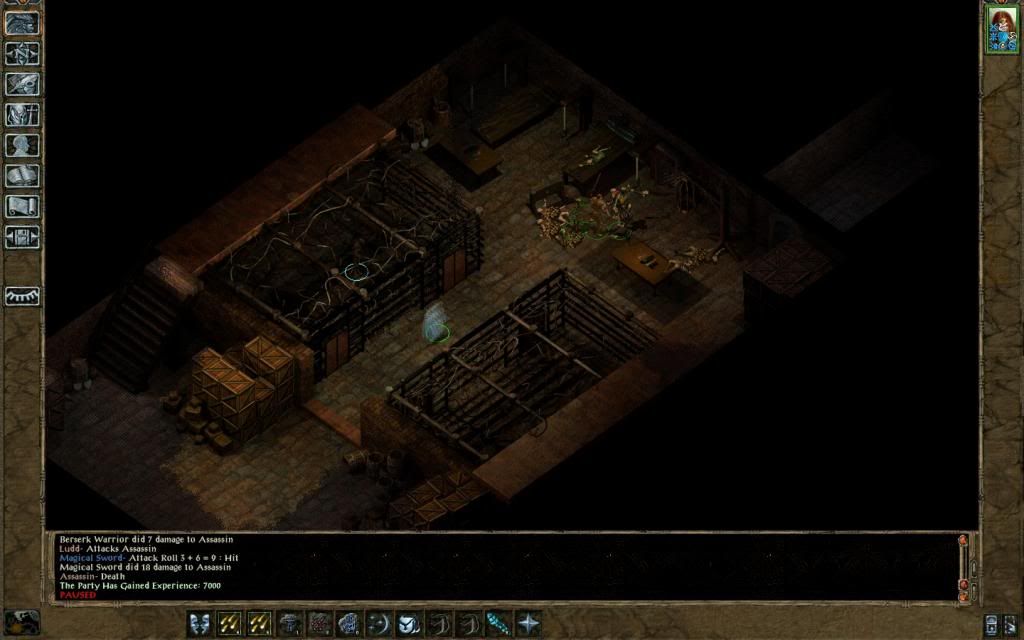Open the inventory screen from the sidebar
Viewport: 1024px width, 640px height.
(22, 115)
